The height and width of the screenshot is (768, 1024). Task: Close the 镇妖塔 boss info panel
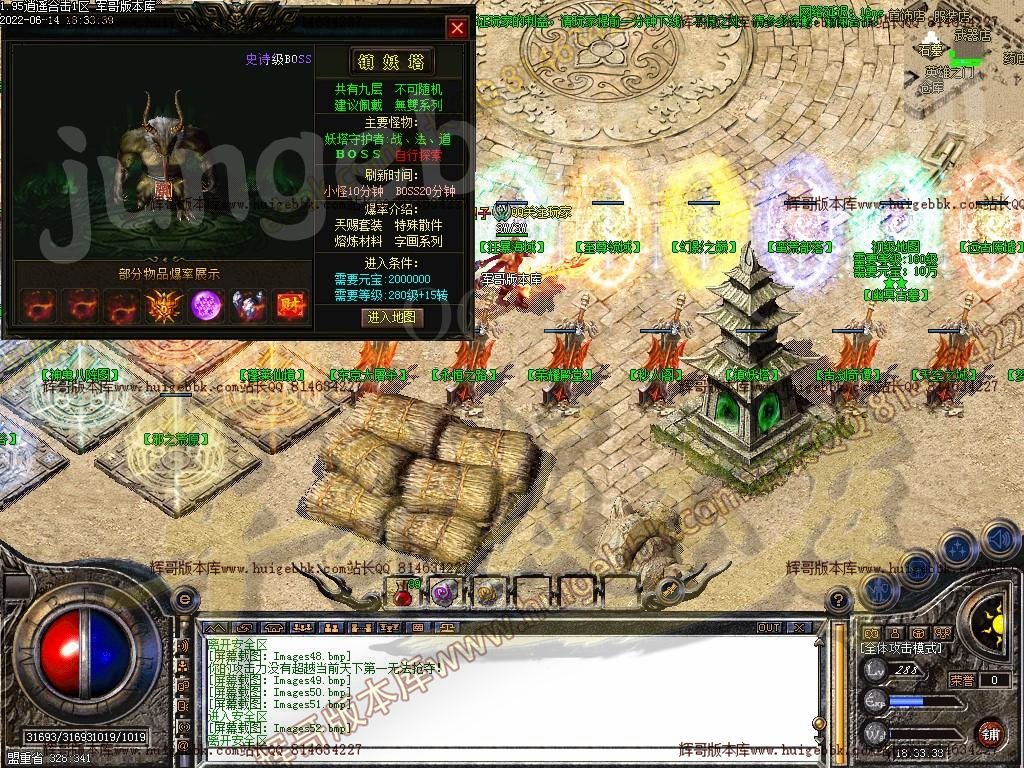click(x=457, y=28)
